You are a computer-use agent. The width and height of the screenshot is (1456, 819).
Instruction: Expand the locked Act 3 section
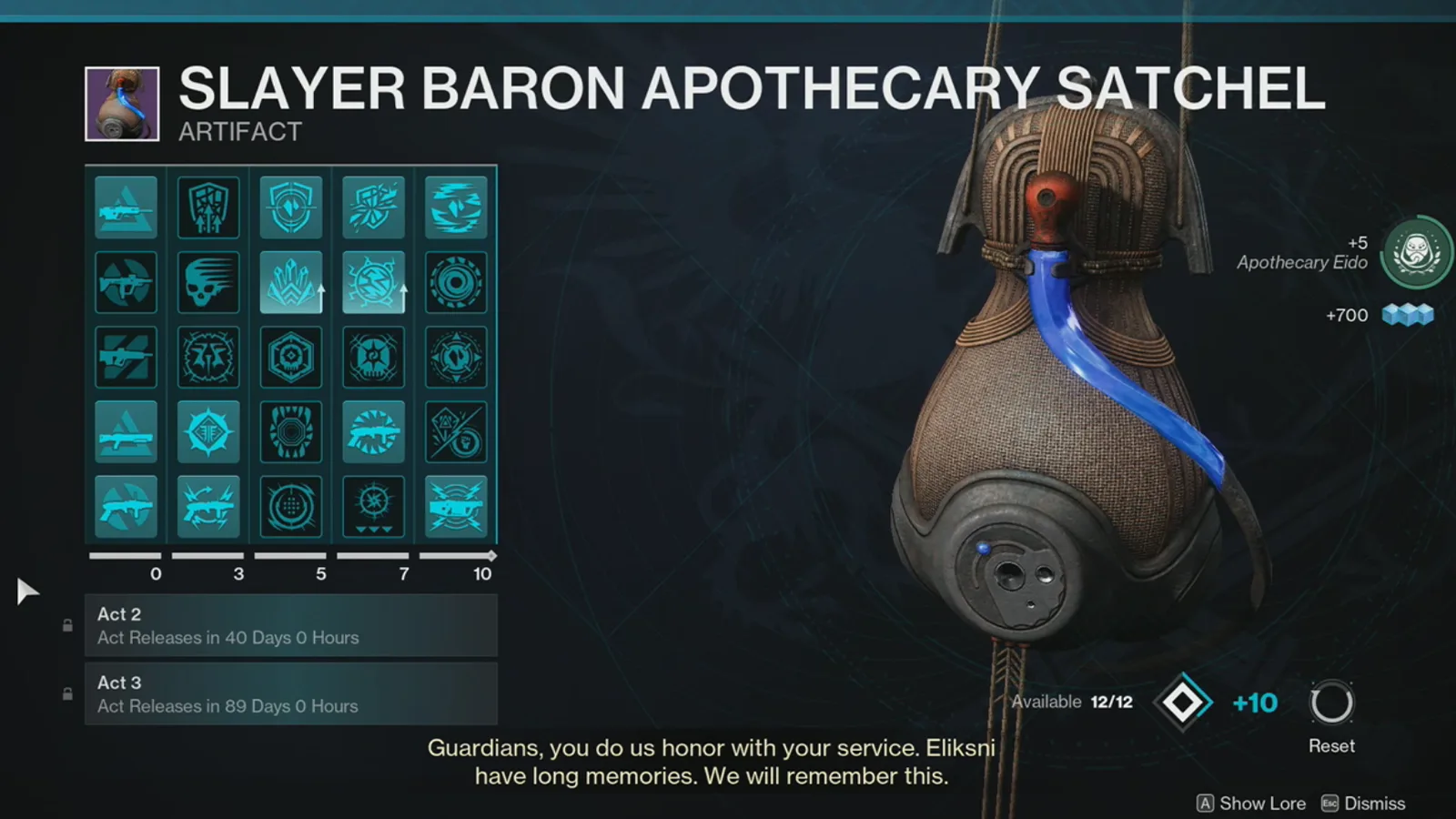291,693
